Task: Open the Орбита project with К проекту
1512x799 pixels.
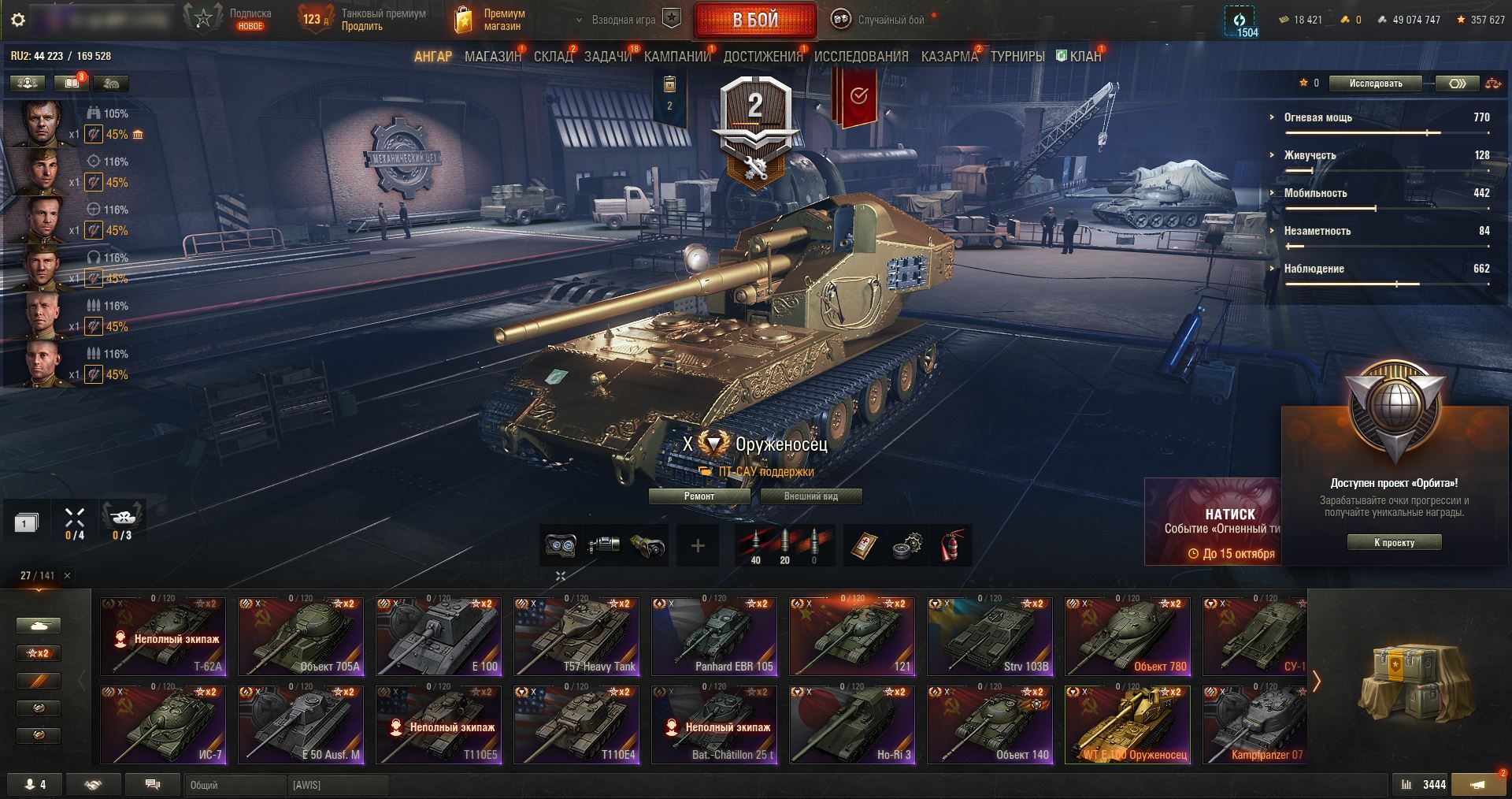Action: tap(1394, 542)
